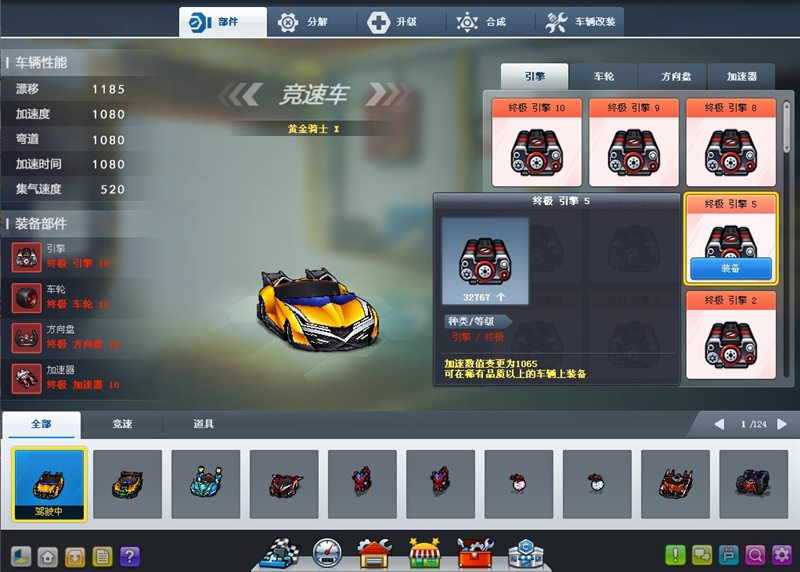
Task: Filter the car list by 竞速 (Speed)
Action: point(122,424)
